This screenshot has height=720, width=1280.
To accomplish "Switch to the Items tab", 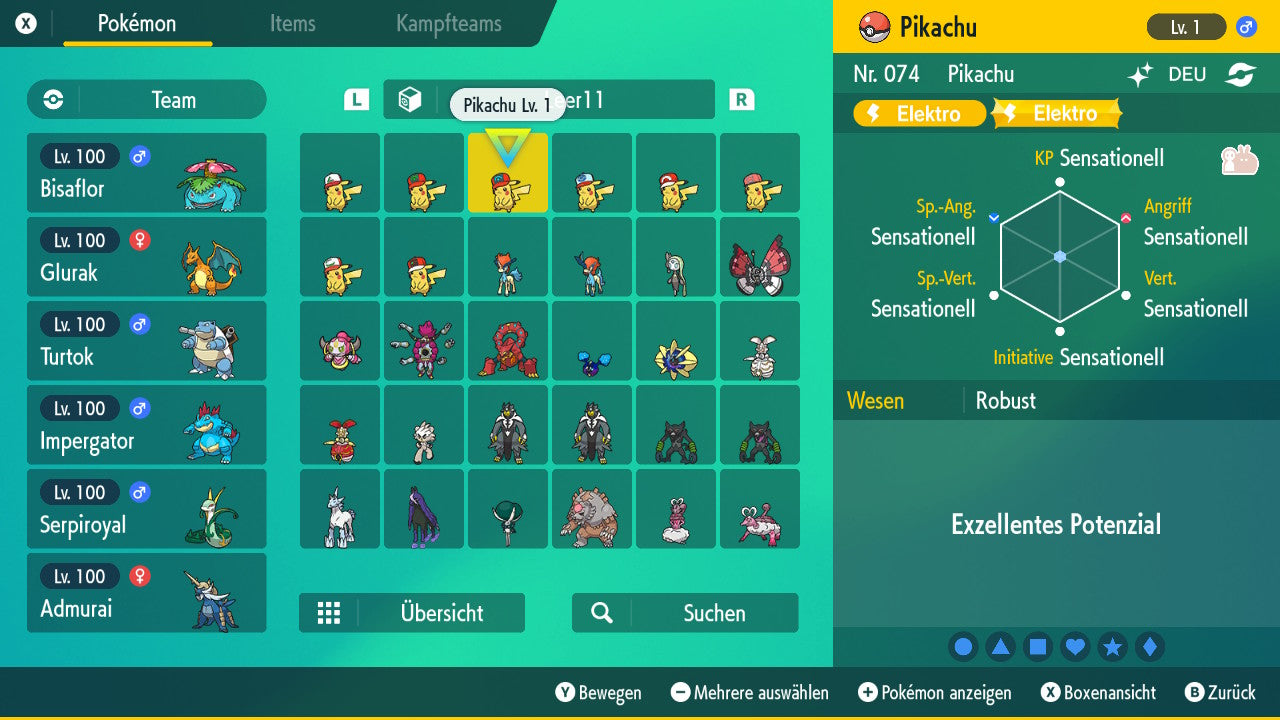I will tap(292, 24).
